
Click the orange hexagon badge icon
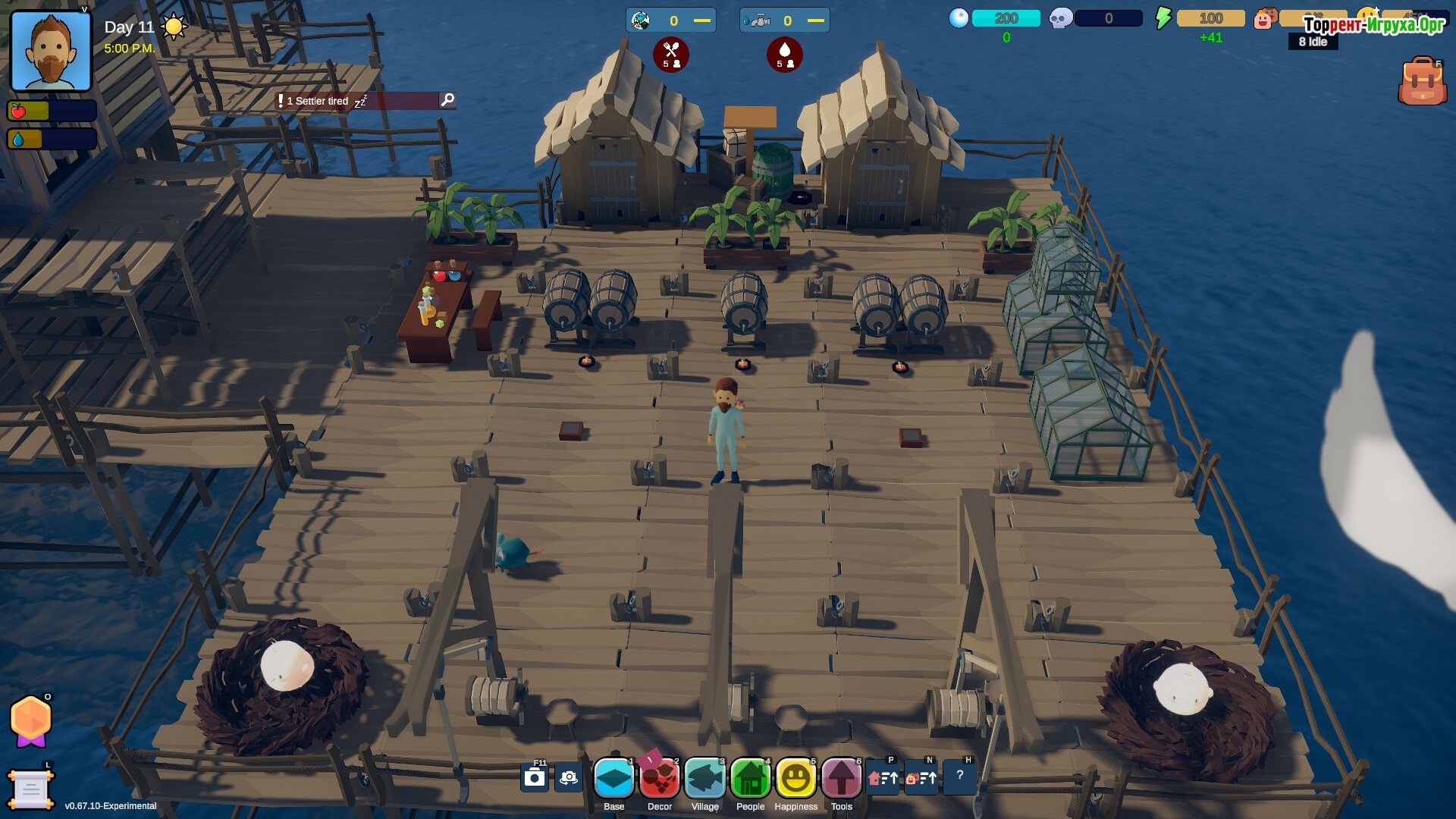30,720
